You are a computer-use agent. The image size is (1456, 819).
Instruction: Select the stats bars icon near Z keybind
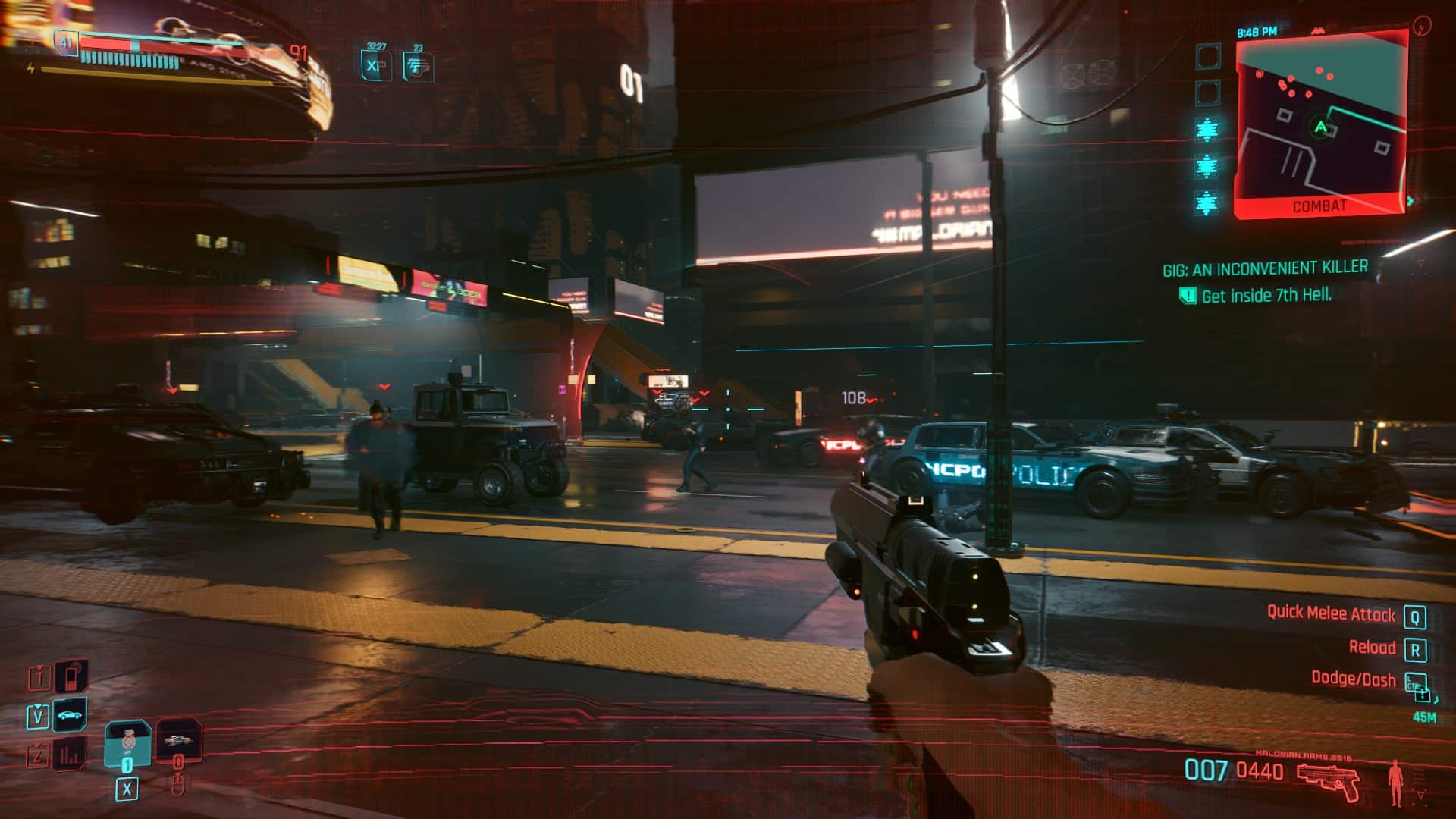click(70, 753)
